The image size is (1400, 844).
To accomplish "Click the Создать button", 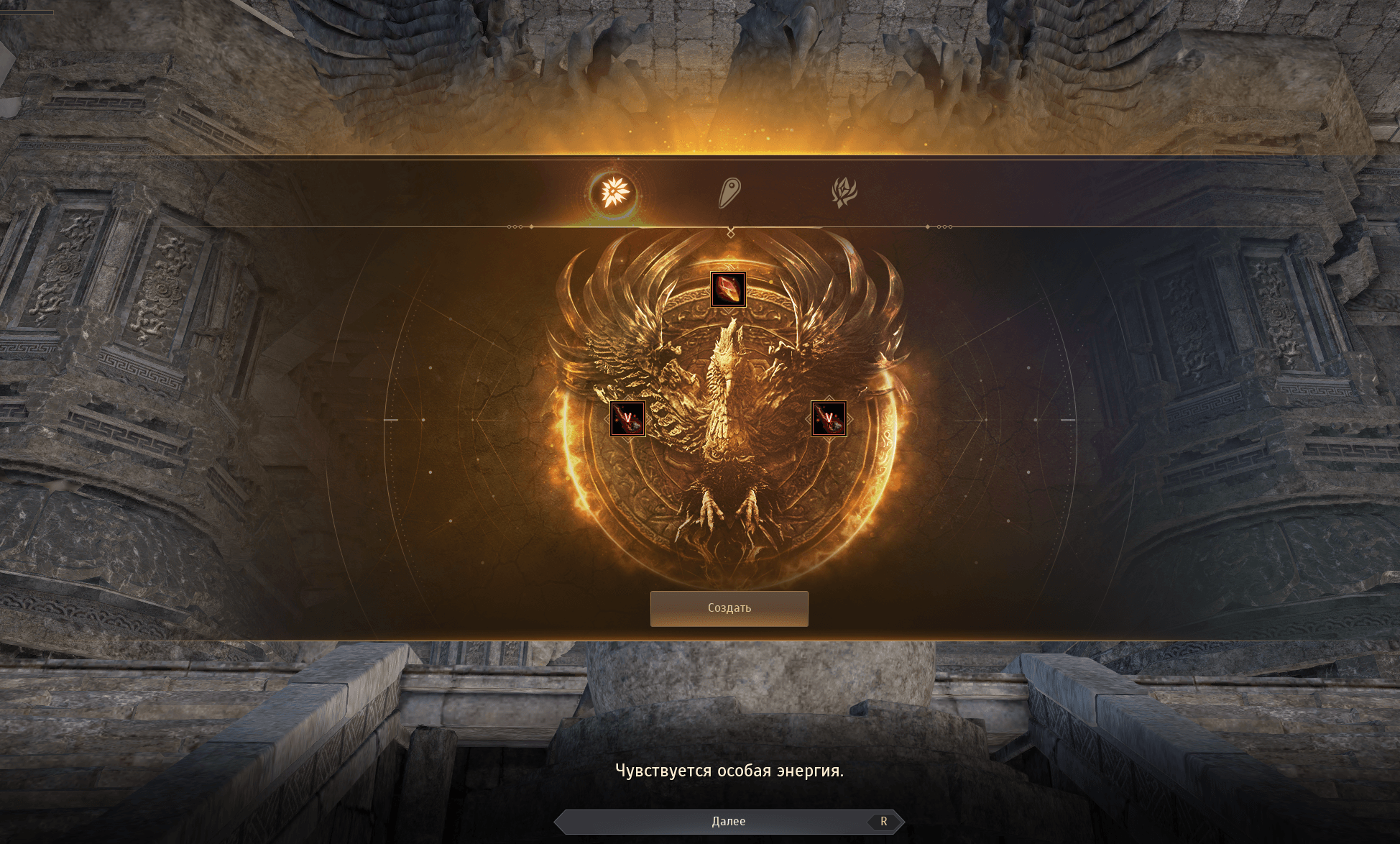I will tap(729, 608).
